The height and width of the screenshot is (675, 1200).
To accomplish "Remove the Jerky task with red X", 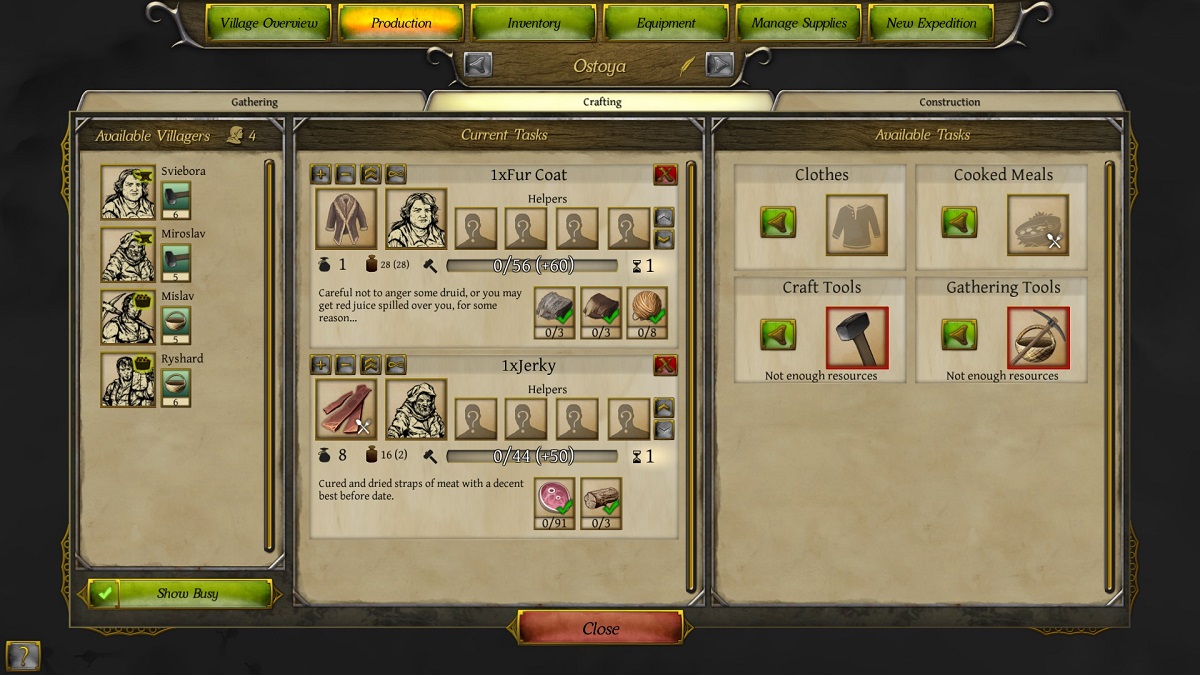I will tap(665, 365).
